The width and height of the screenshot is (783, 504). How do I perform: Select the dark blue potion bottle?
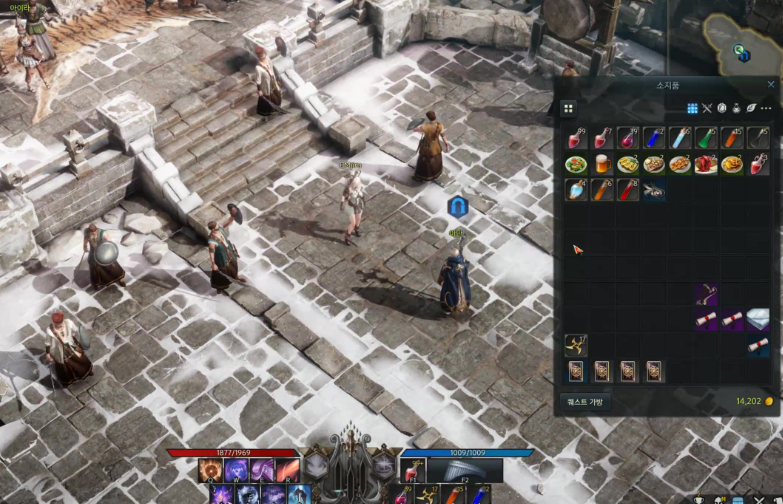653,138
